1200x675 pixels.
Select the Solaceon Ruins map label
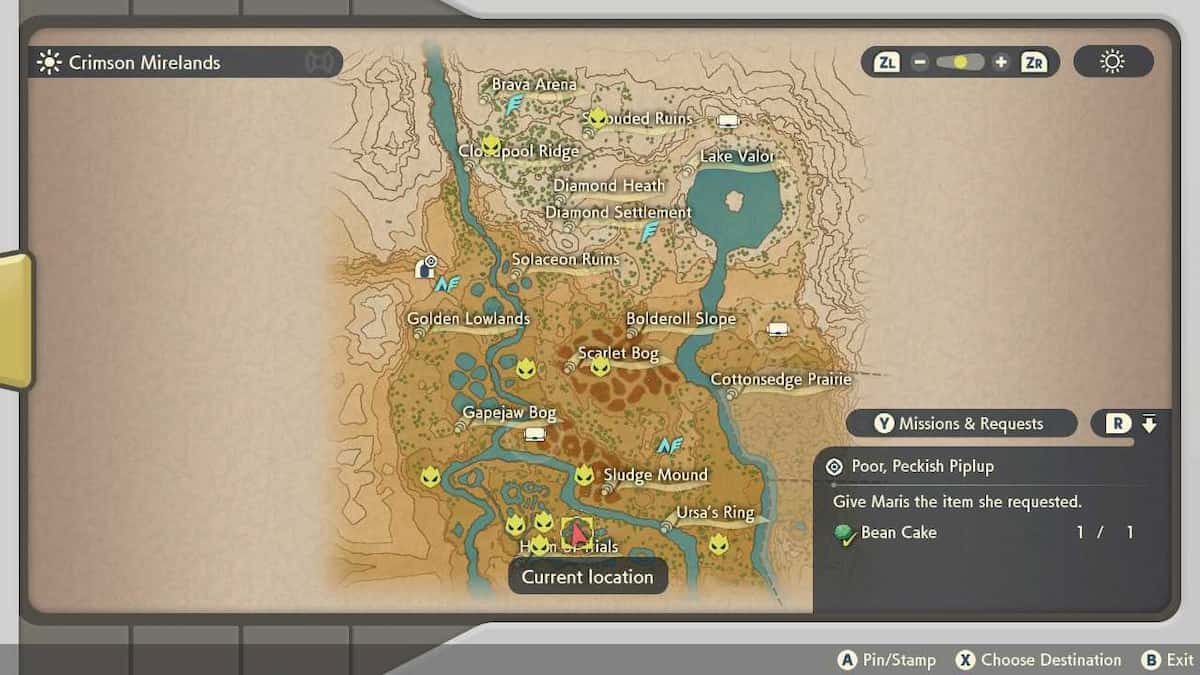(x=565, y=260)
